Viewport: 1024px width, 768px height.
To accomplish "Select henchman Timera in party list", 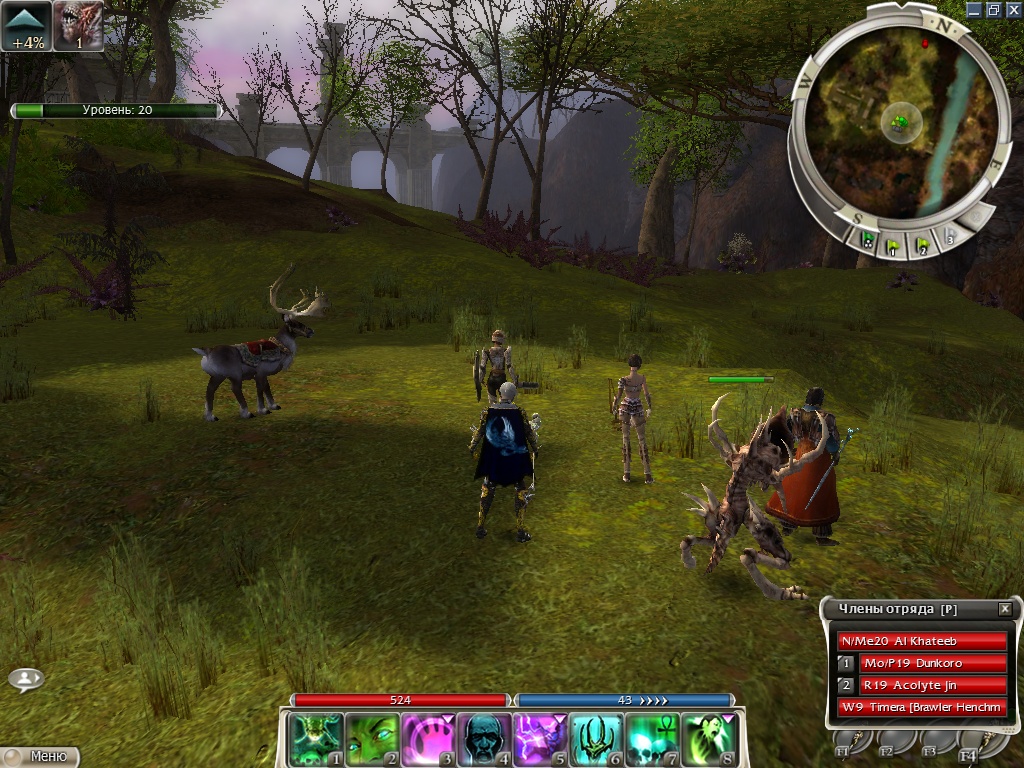I will pos(922,708).
